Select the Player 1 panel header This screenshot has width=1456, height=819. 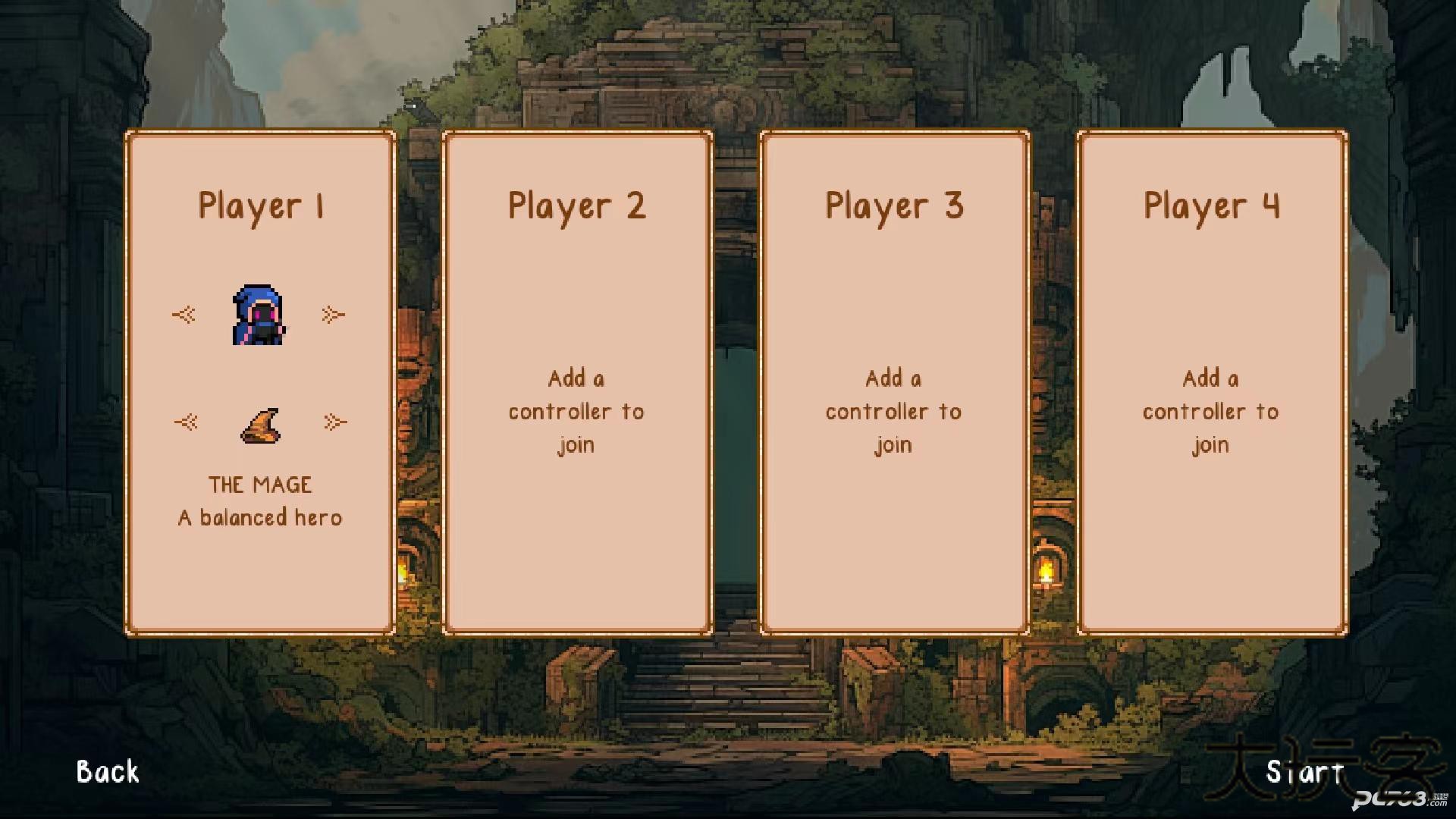coord(262,206)
